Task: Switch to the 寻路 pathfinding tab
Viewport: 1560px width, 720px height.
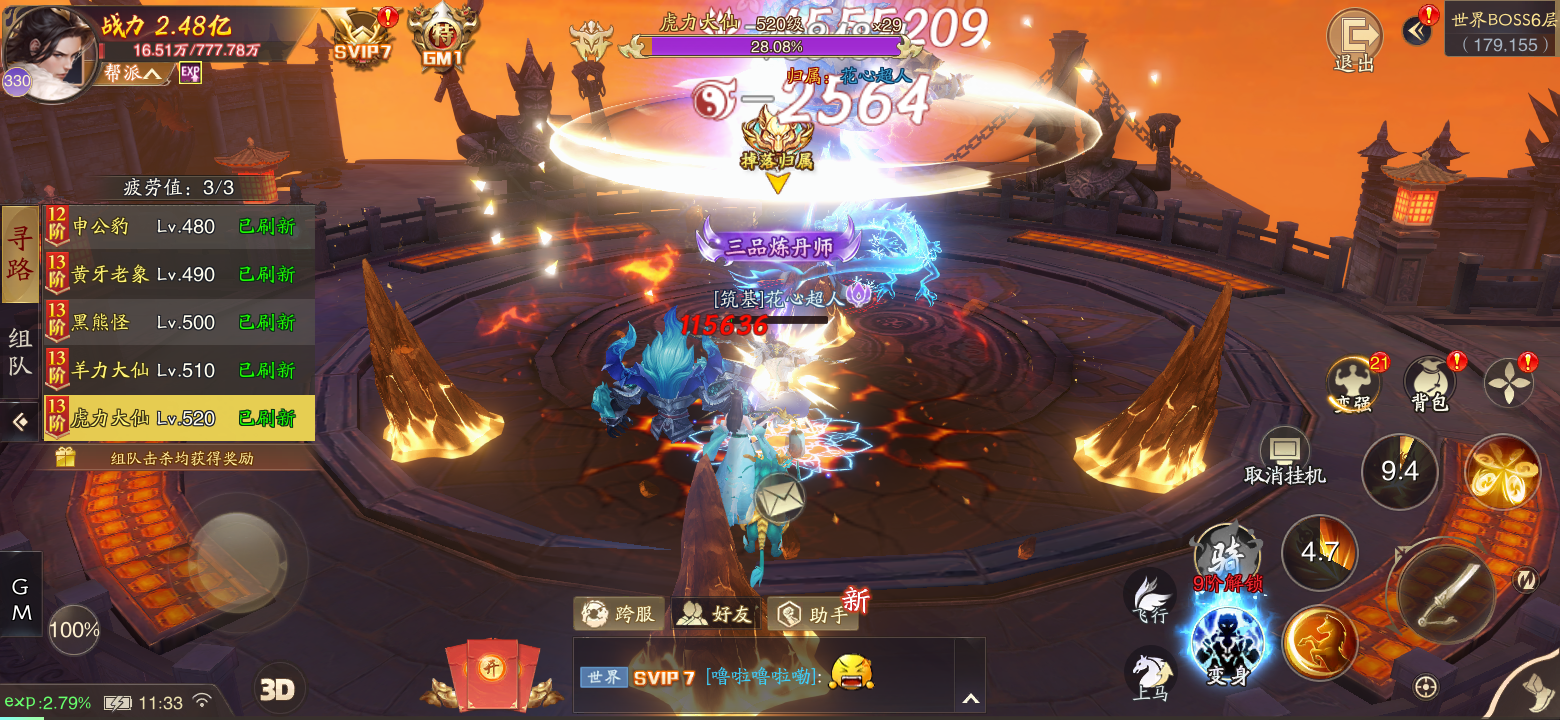Action: [x=20, y=254]
